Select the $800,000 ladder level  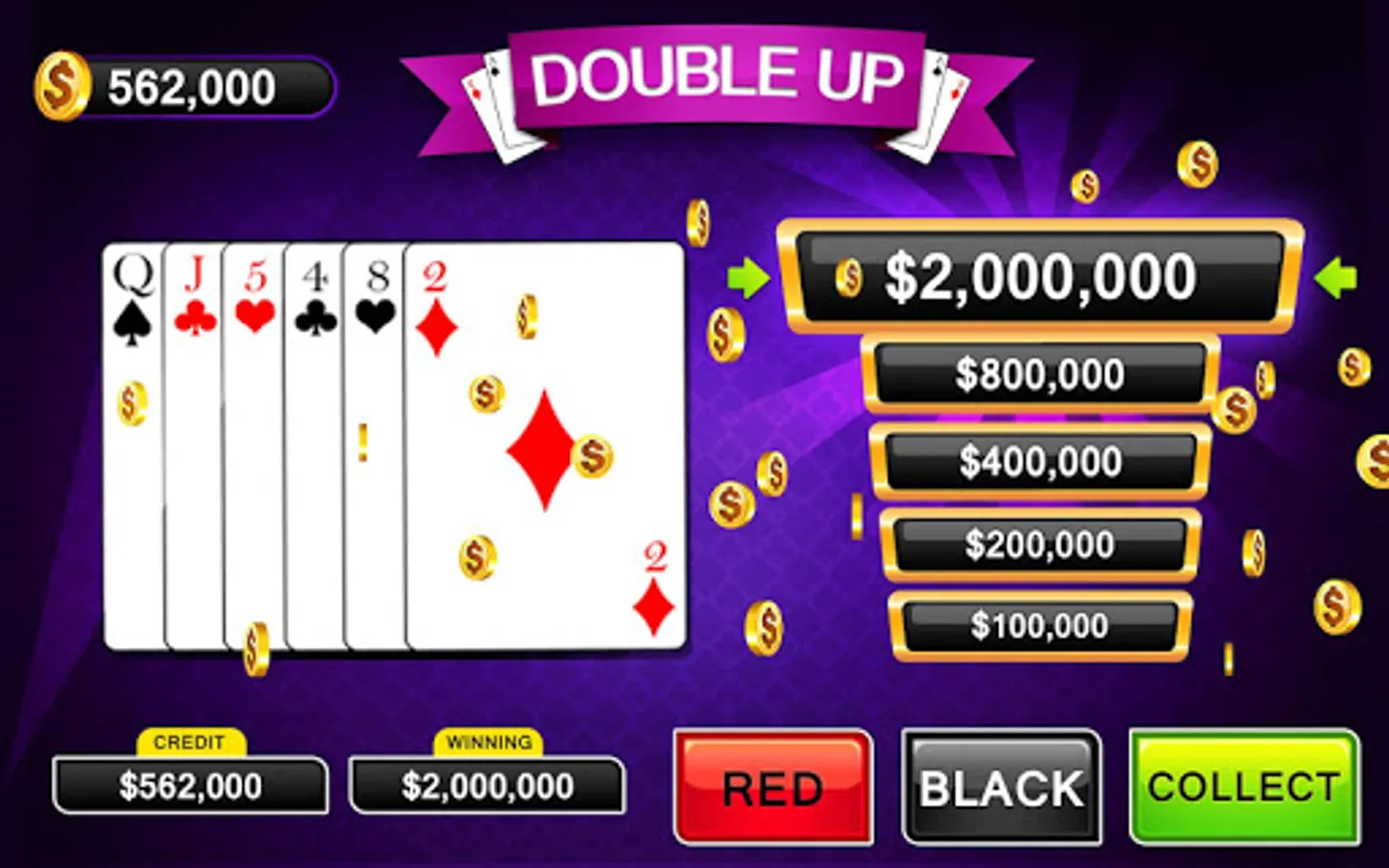(x=1039, y=373)
